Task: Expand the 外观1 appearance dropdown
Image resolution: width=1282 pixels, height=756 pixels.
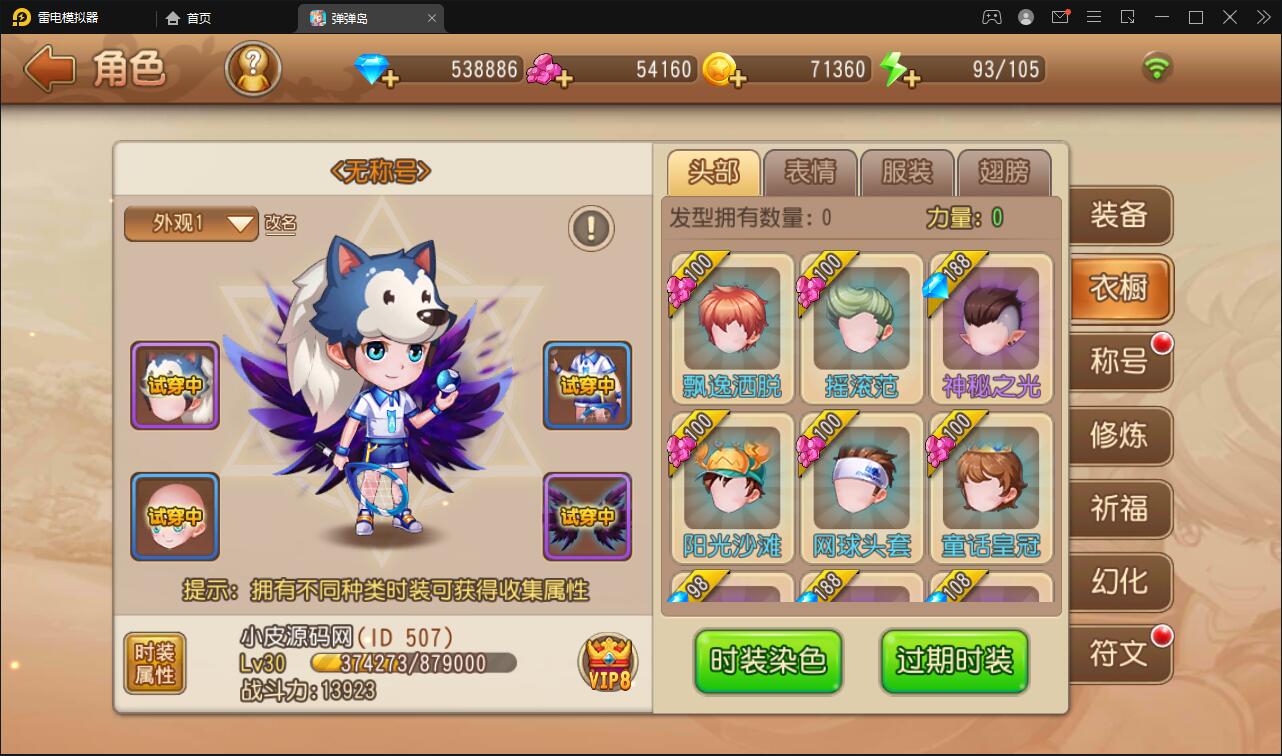Action: point(191,224)
